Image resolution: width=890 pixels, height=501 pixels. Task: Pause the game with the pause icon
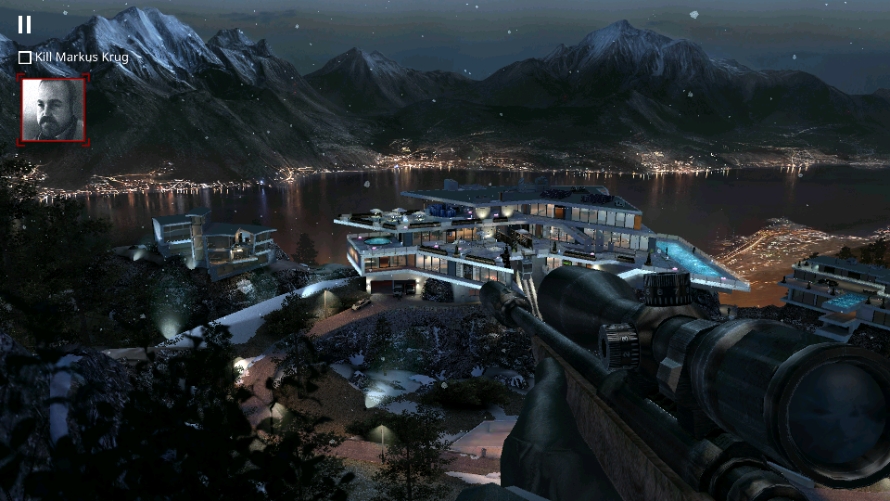[24, 25]
